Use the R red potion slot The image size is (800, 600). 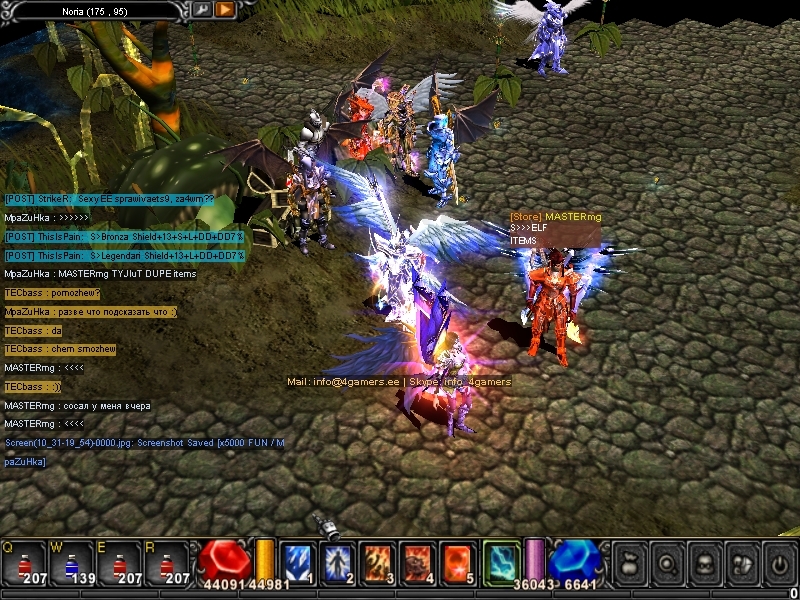pyautogui.click(x=166, y=563)
